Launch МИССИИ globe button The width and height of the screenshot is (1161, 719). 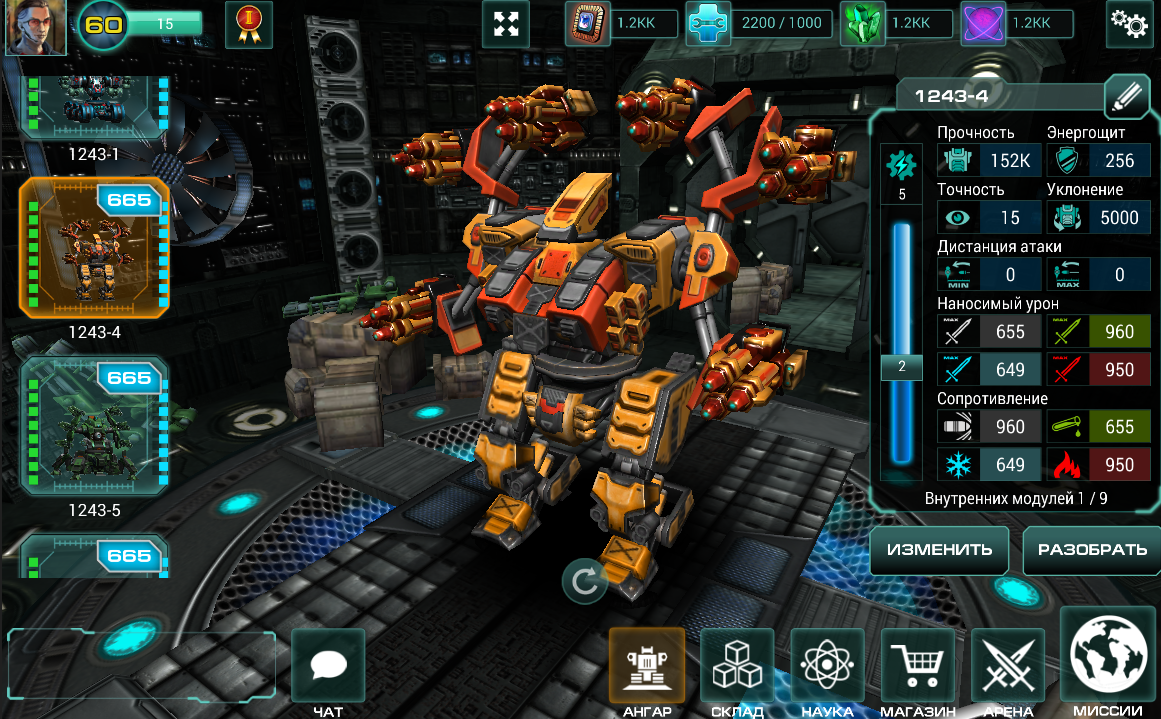1108,658
